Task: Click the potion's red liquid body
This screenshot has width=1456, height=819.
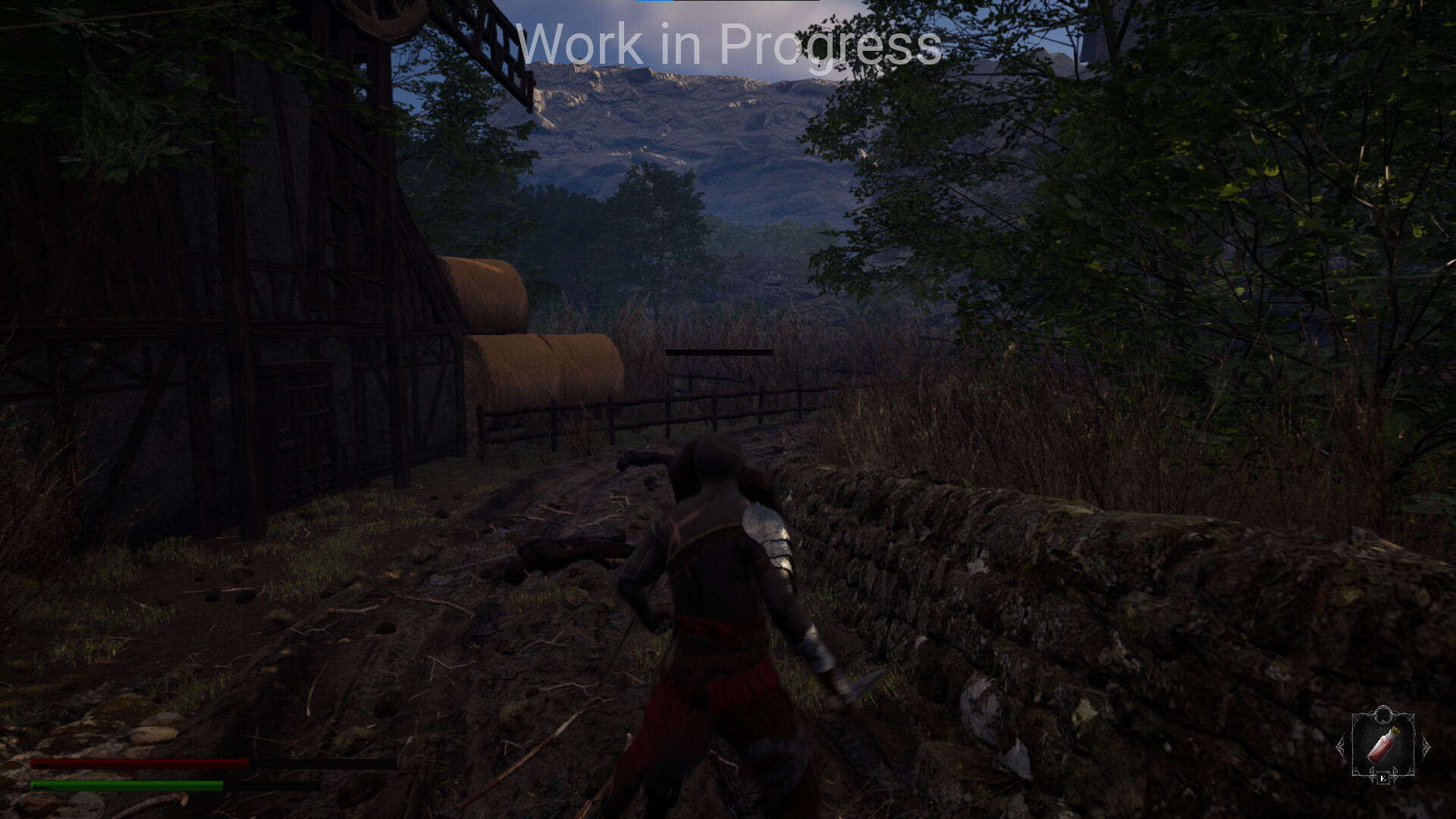Action: click(x=1379, y=752)
